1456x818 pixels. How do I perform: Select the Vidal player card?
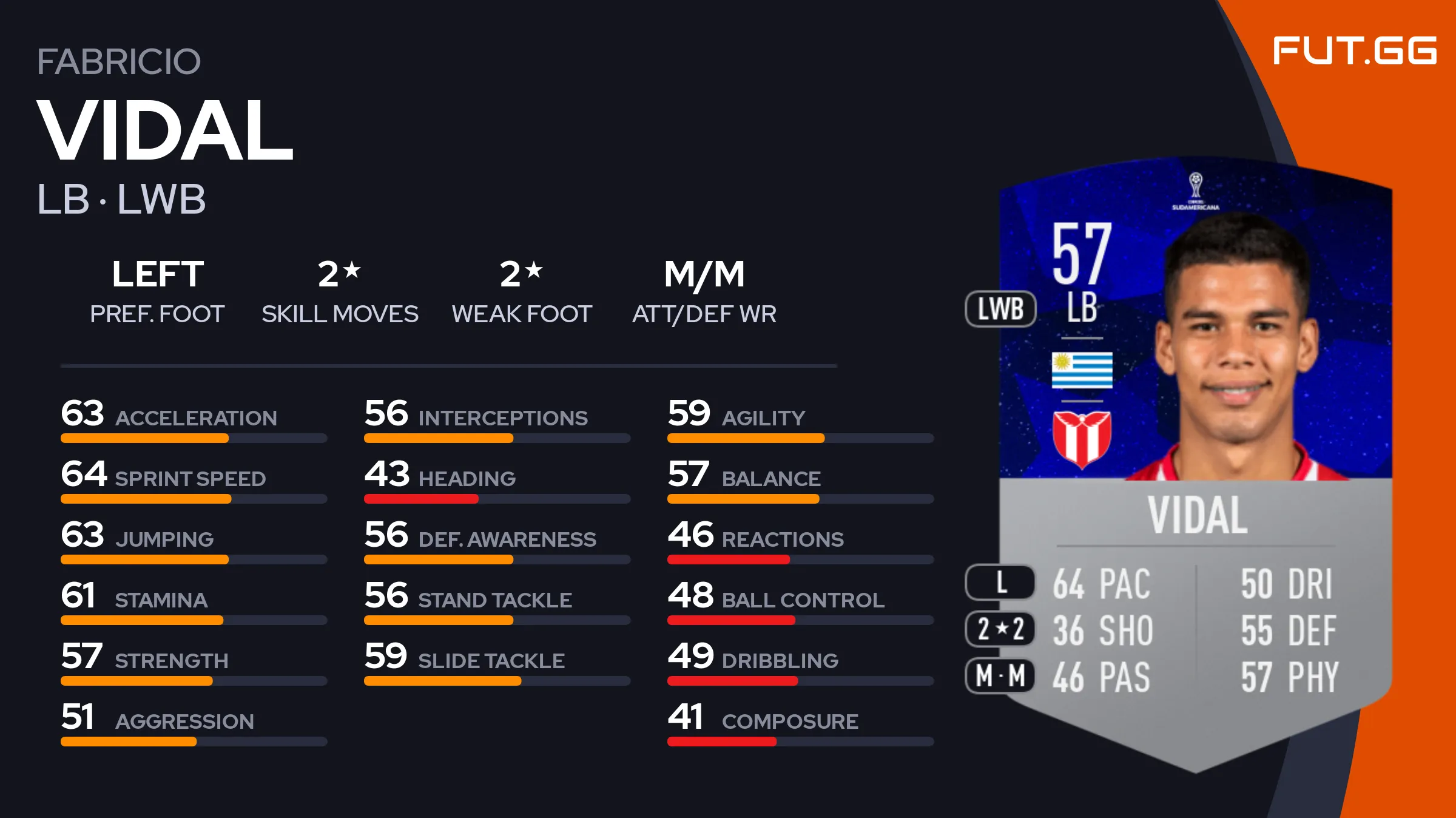tap(1195, 461)
